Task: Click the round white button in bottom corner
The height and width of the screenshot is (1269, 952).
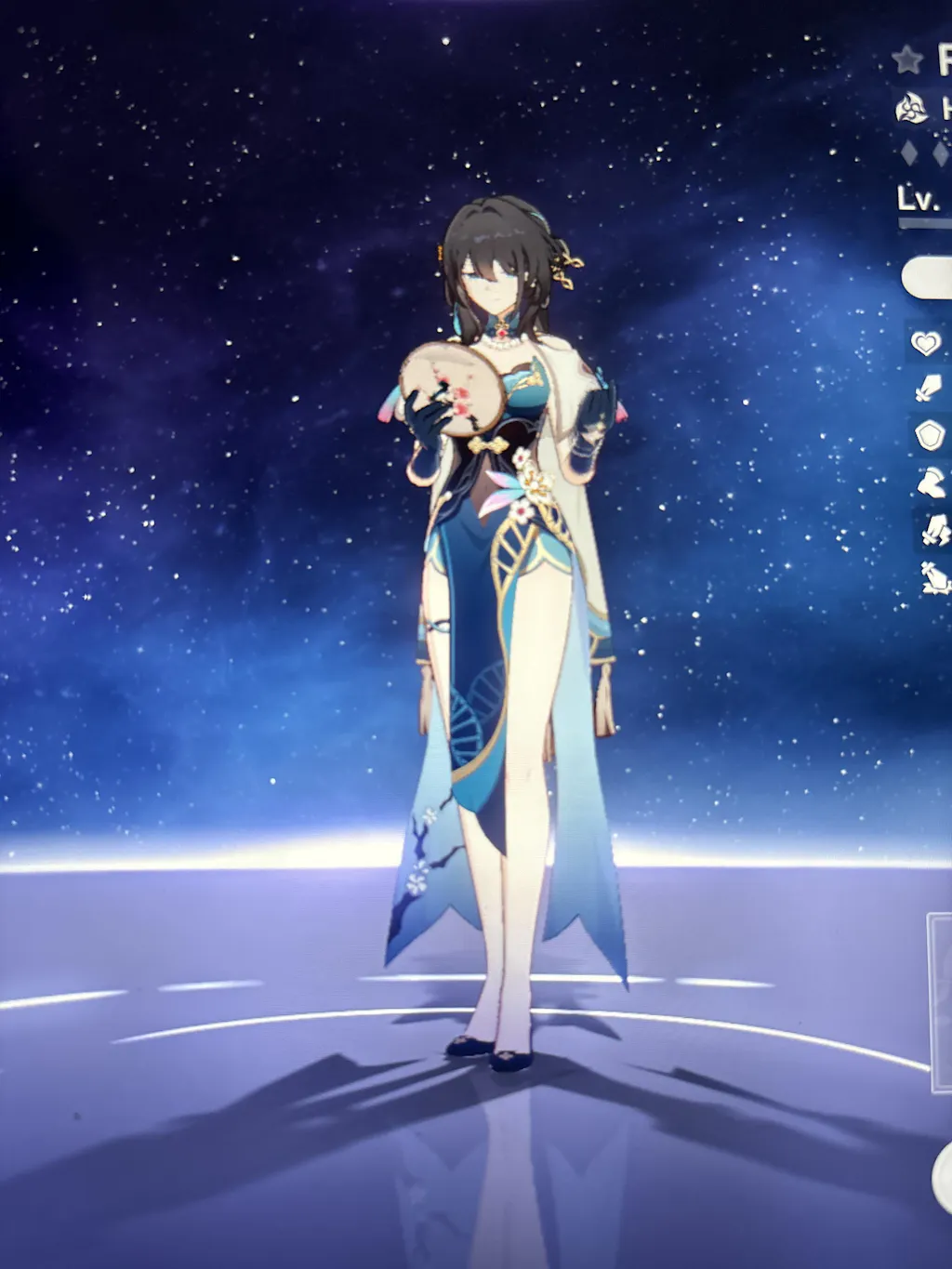Action: tap(943, 1175)
